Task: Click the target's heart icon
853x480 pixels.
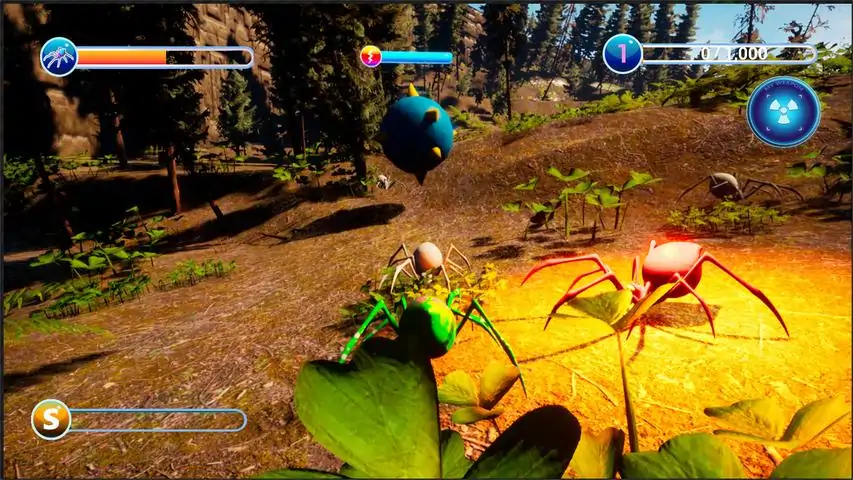Action: (x=370, y=57)
